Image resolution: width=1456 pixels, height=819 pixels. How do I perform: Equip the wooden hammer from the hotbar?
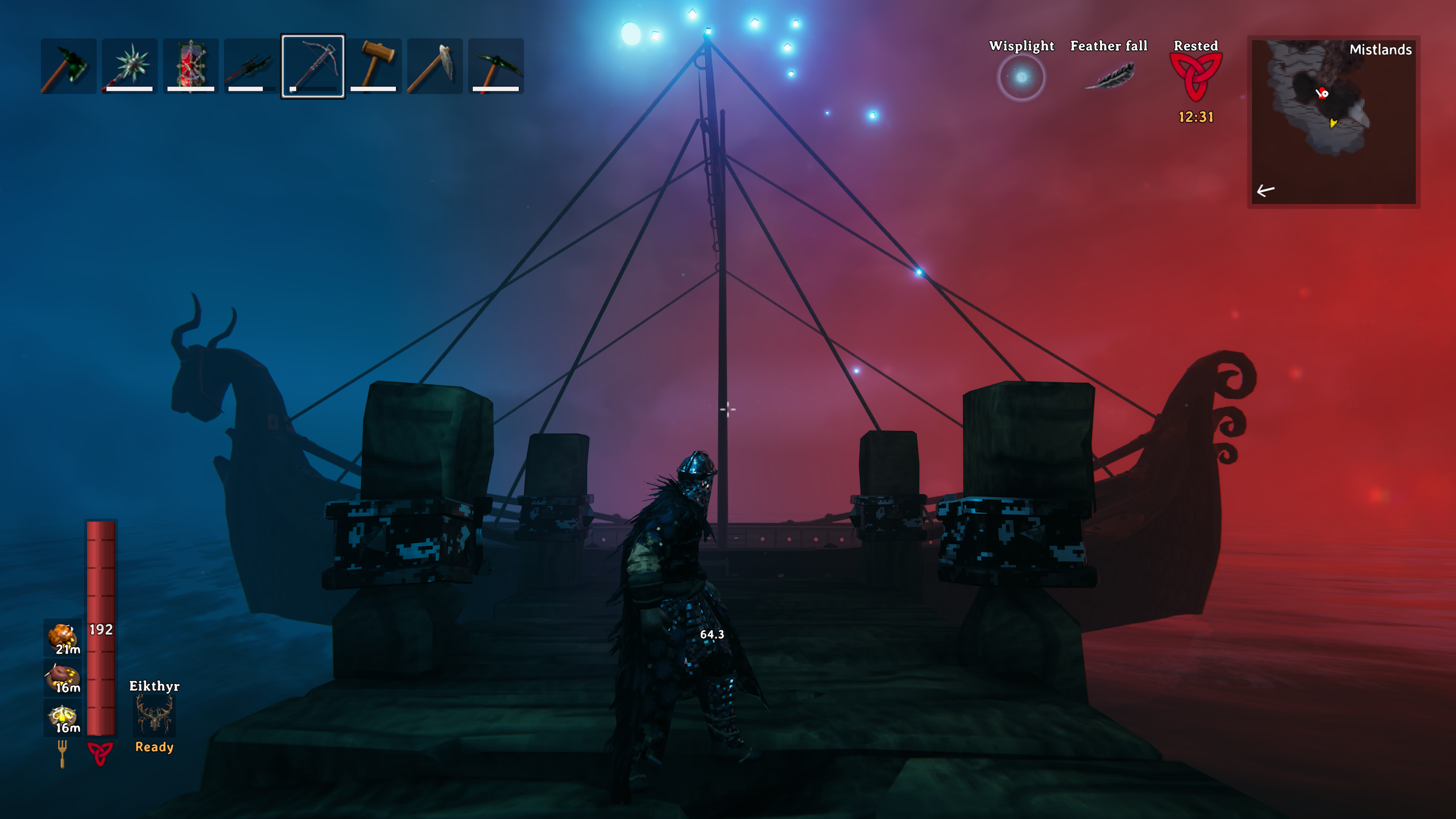(374, 66)
